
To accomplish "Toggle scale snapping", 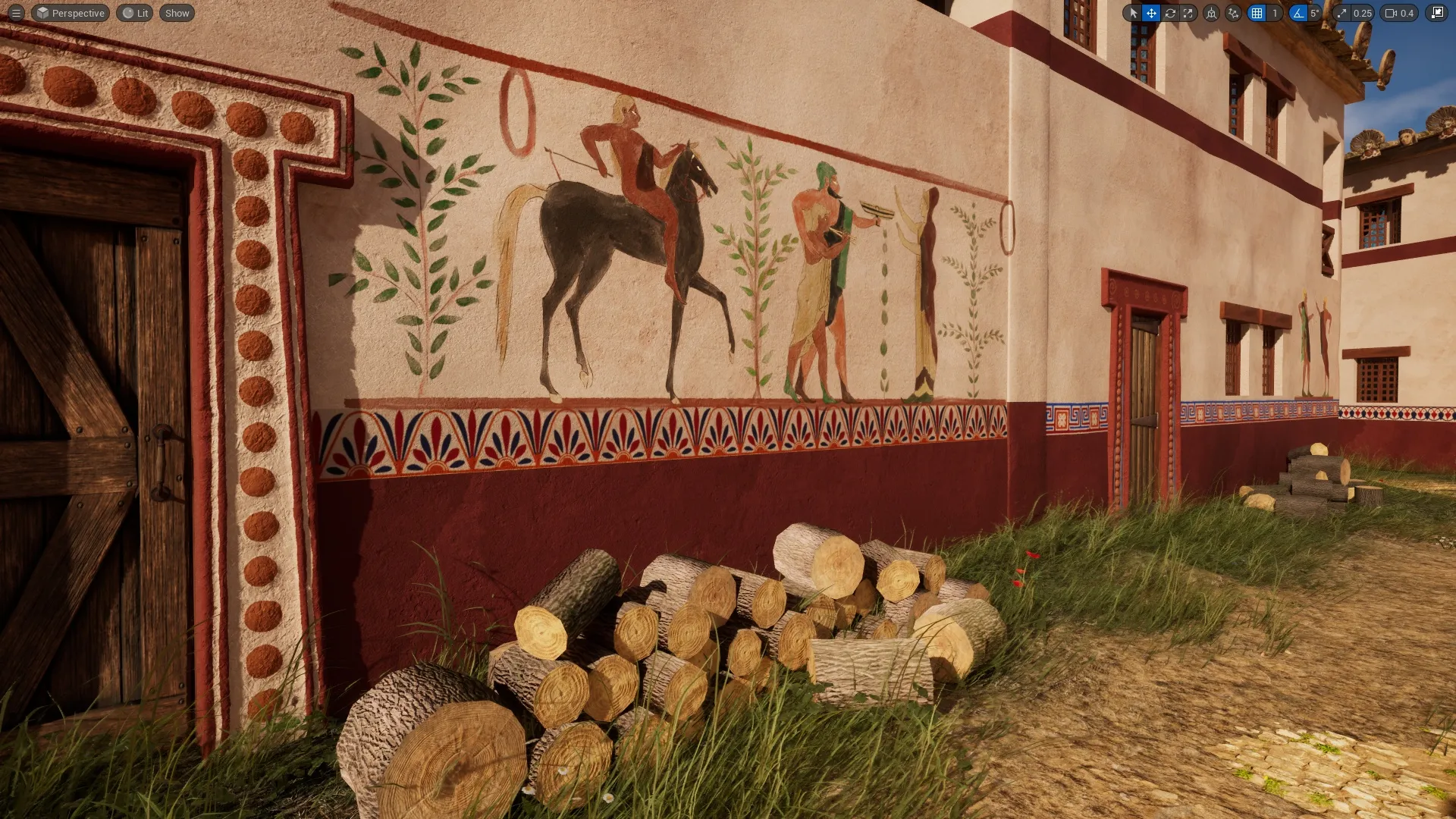I will [x=1341, y=13].
